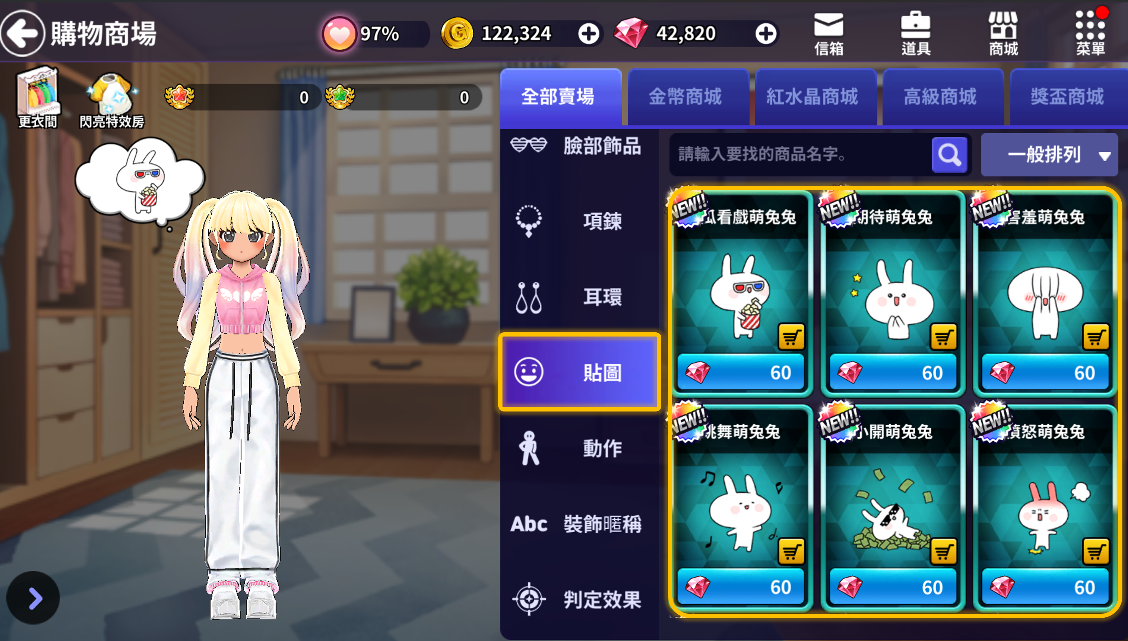The width and height of the screenshot is (1128, 641).
Task: Choose the 判定效果 category
Action: point(580,600)
